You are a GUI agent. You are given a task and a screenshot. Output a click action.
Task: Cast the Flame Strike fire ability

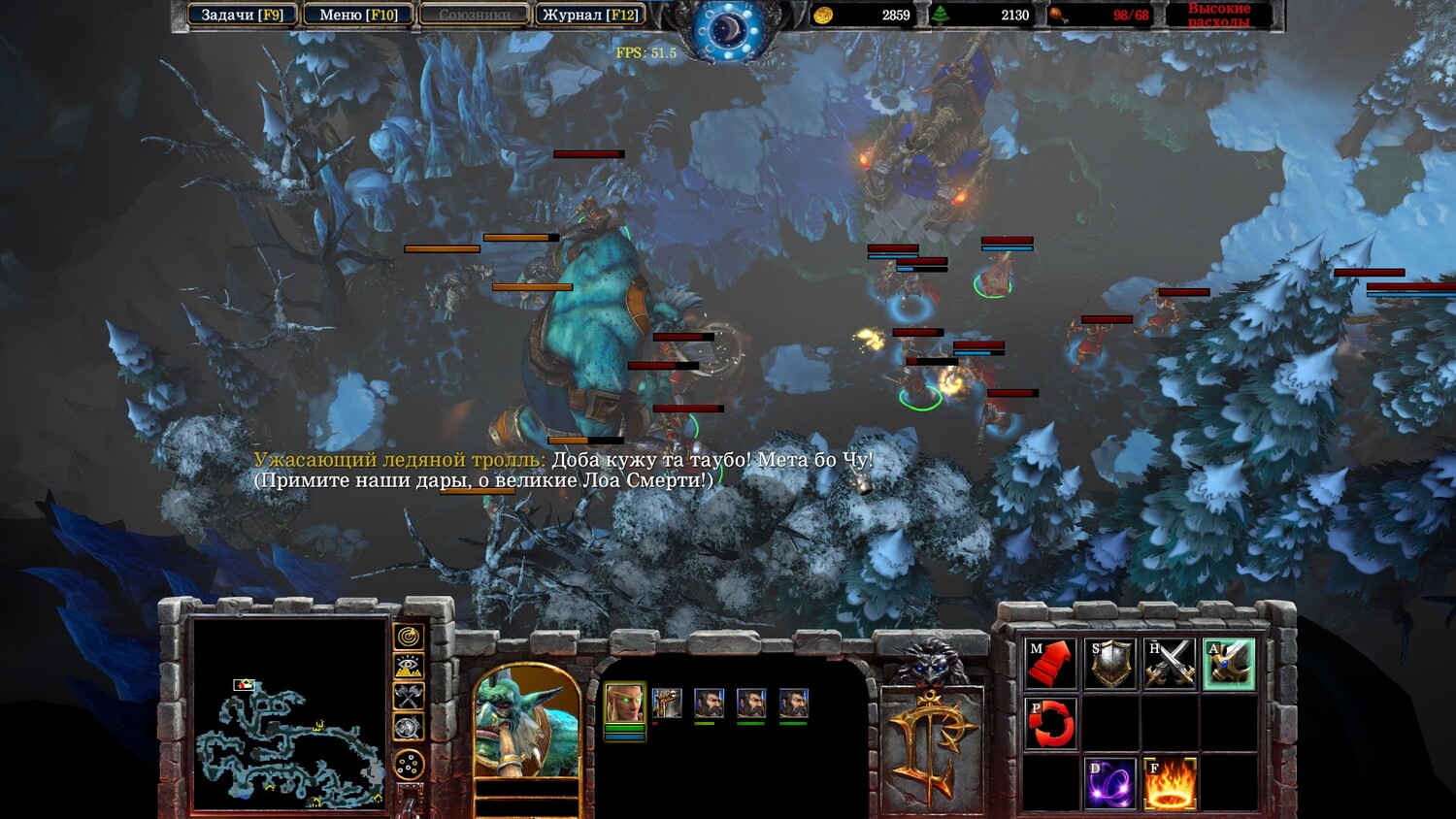1170,783
